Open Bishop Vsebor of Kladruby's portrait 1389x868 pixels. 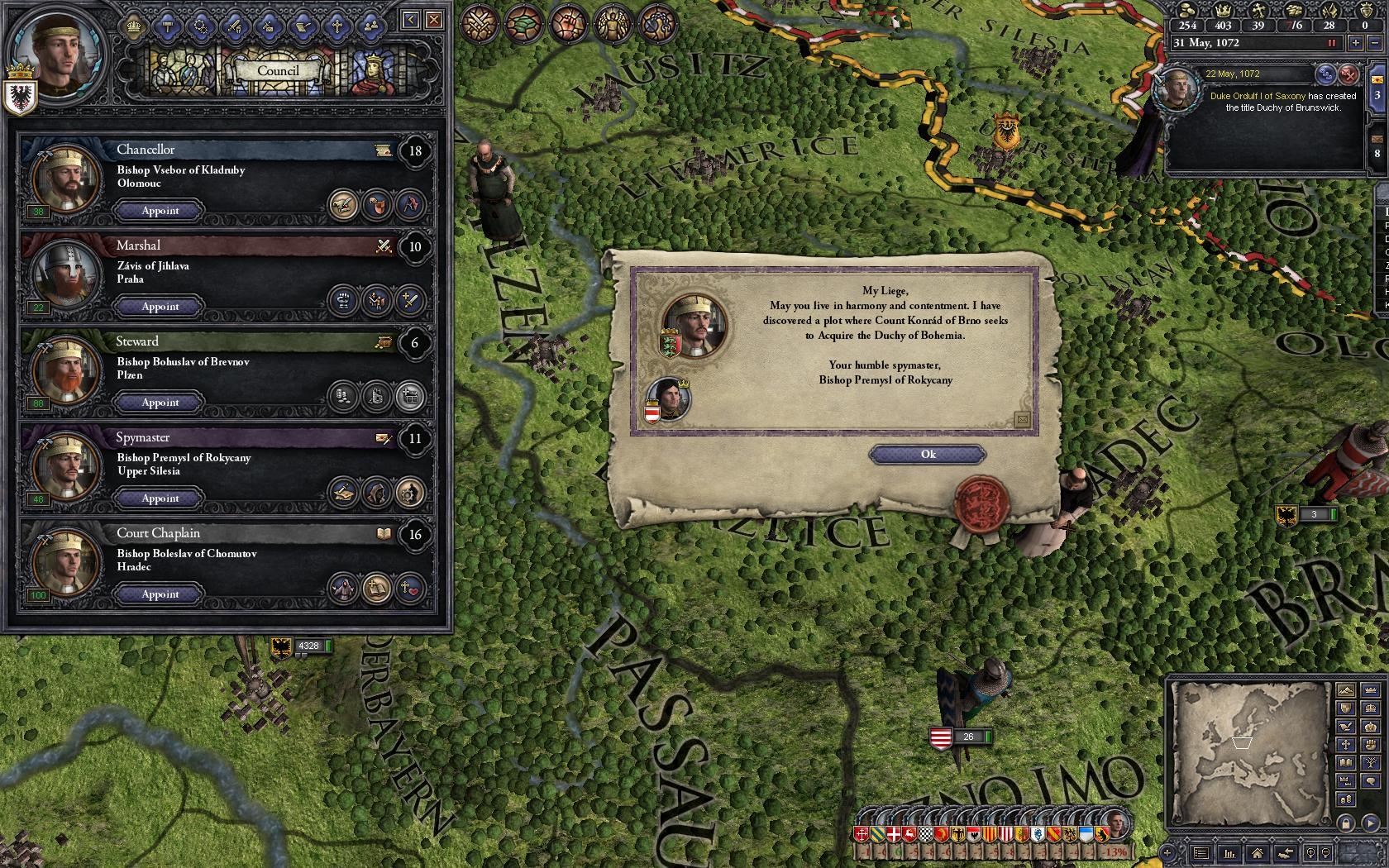(60, 179)
